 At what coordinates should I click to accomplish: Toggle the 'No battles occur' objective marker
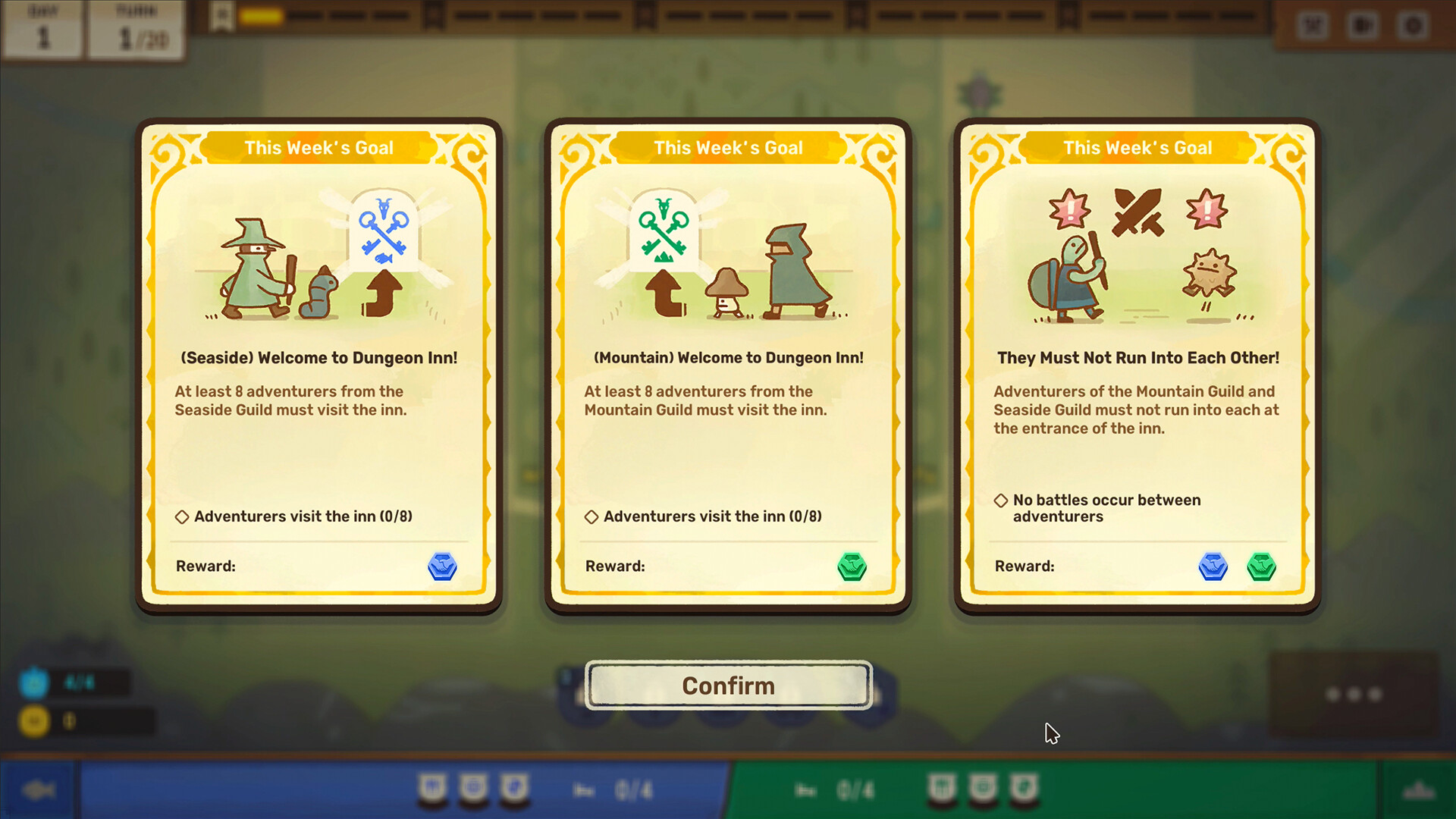pos(1000,500)
